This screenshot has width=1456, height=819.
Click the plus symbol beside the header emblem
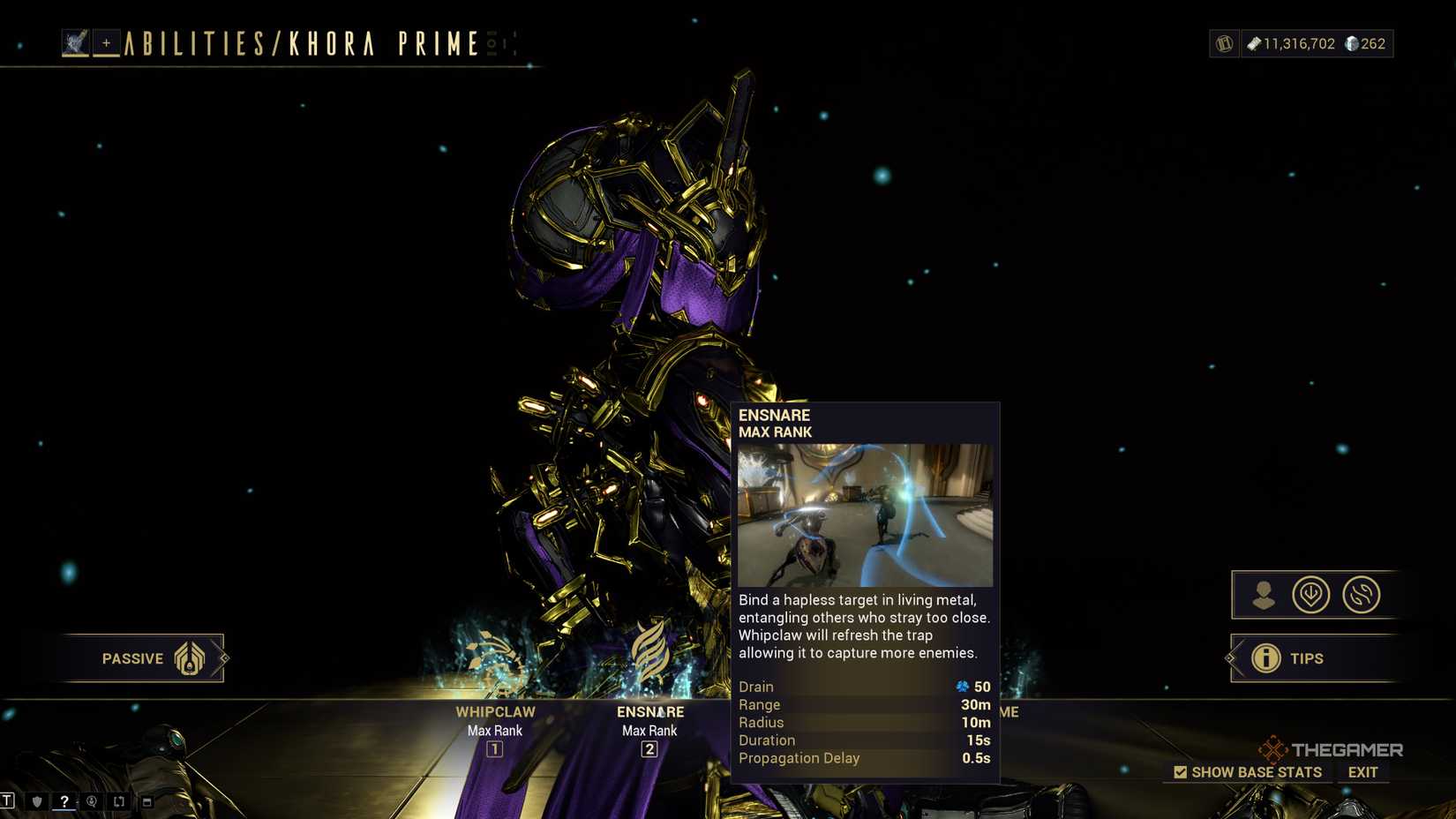[x=105, y=41]
